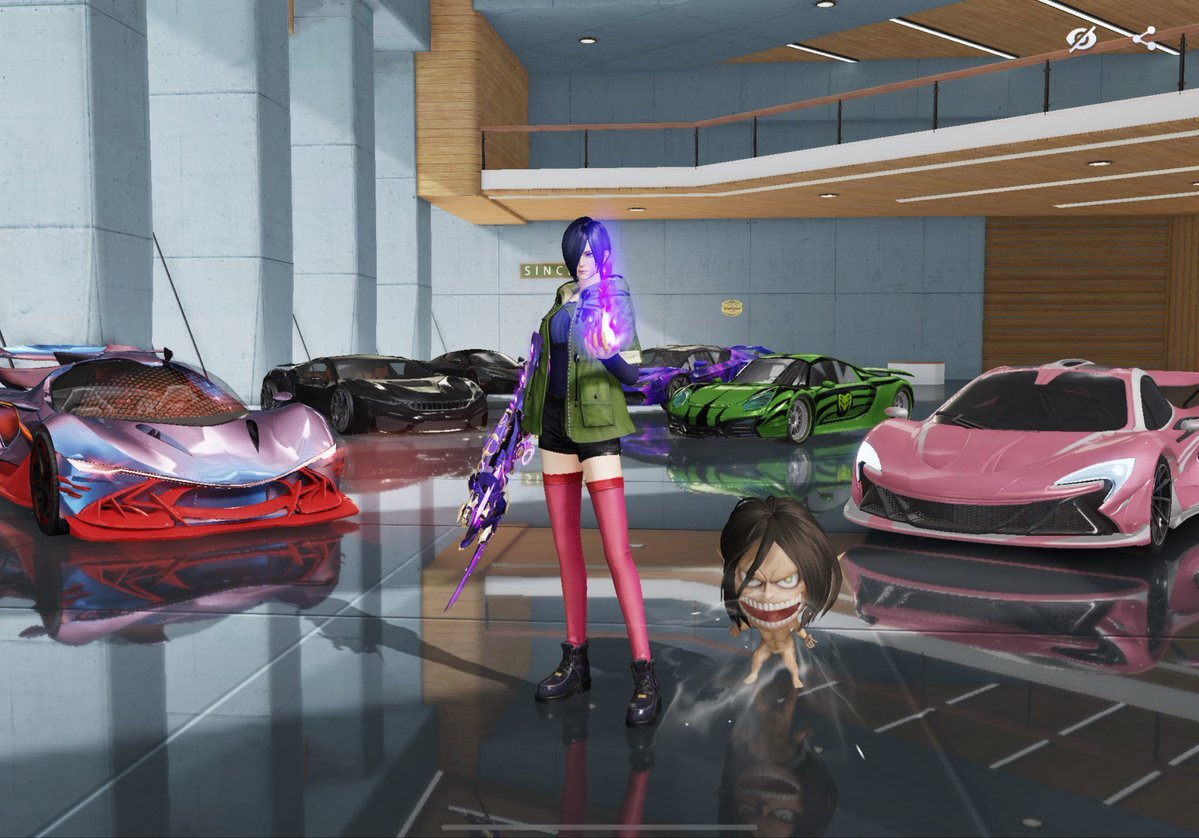1199x838 pixels.
Task: Open the share icon
Action: [1145, 39]
